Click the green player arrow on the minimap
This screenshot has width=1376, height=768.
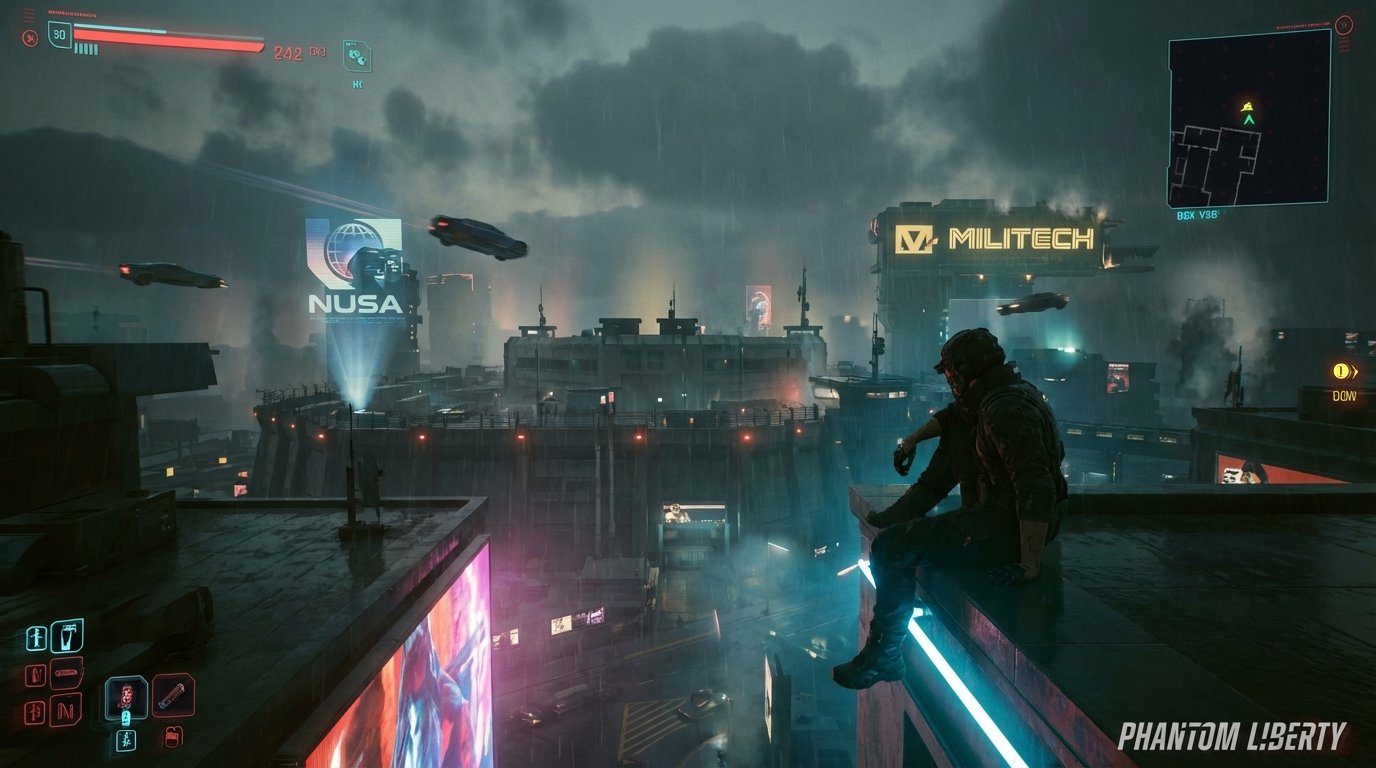coord(1247,117)
